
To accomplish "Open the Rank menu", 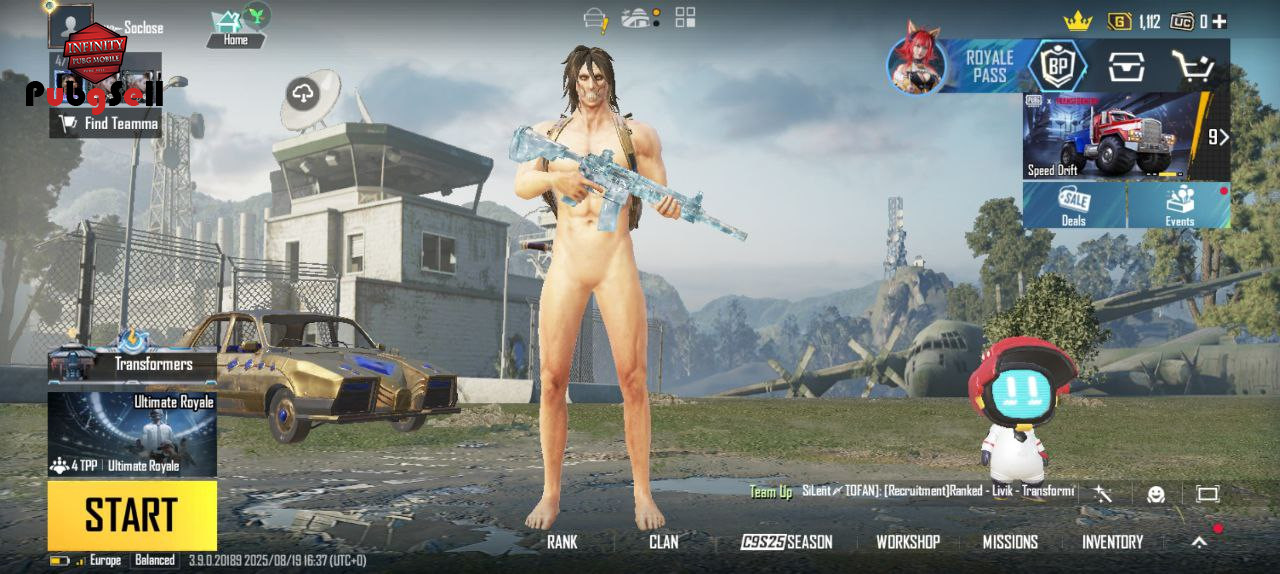I will [562, 542].
